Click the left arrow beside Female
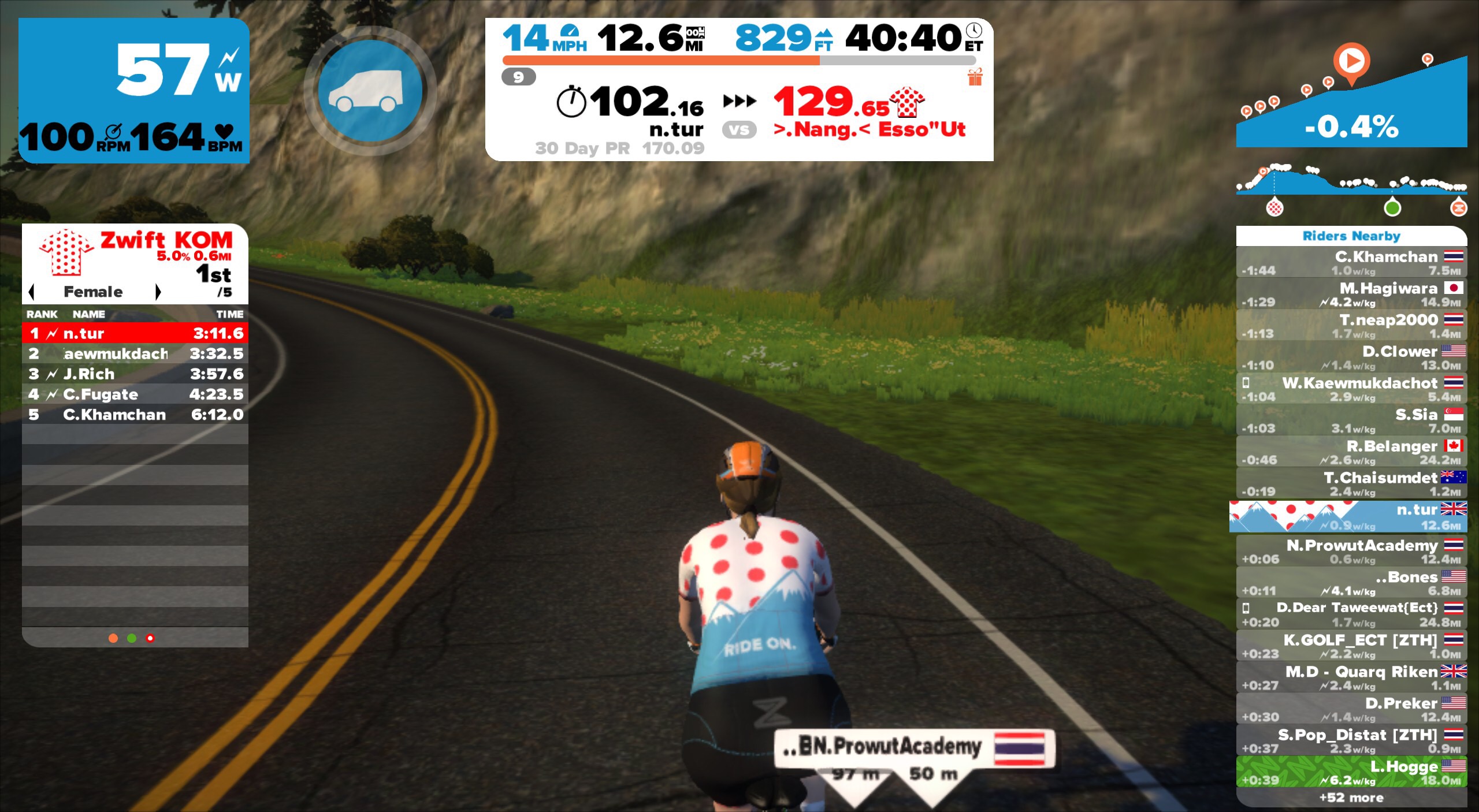The height and width of the screenshot is (812, 1479). pos(32,292)
